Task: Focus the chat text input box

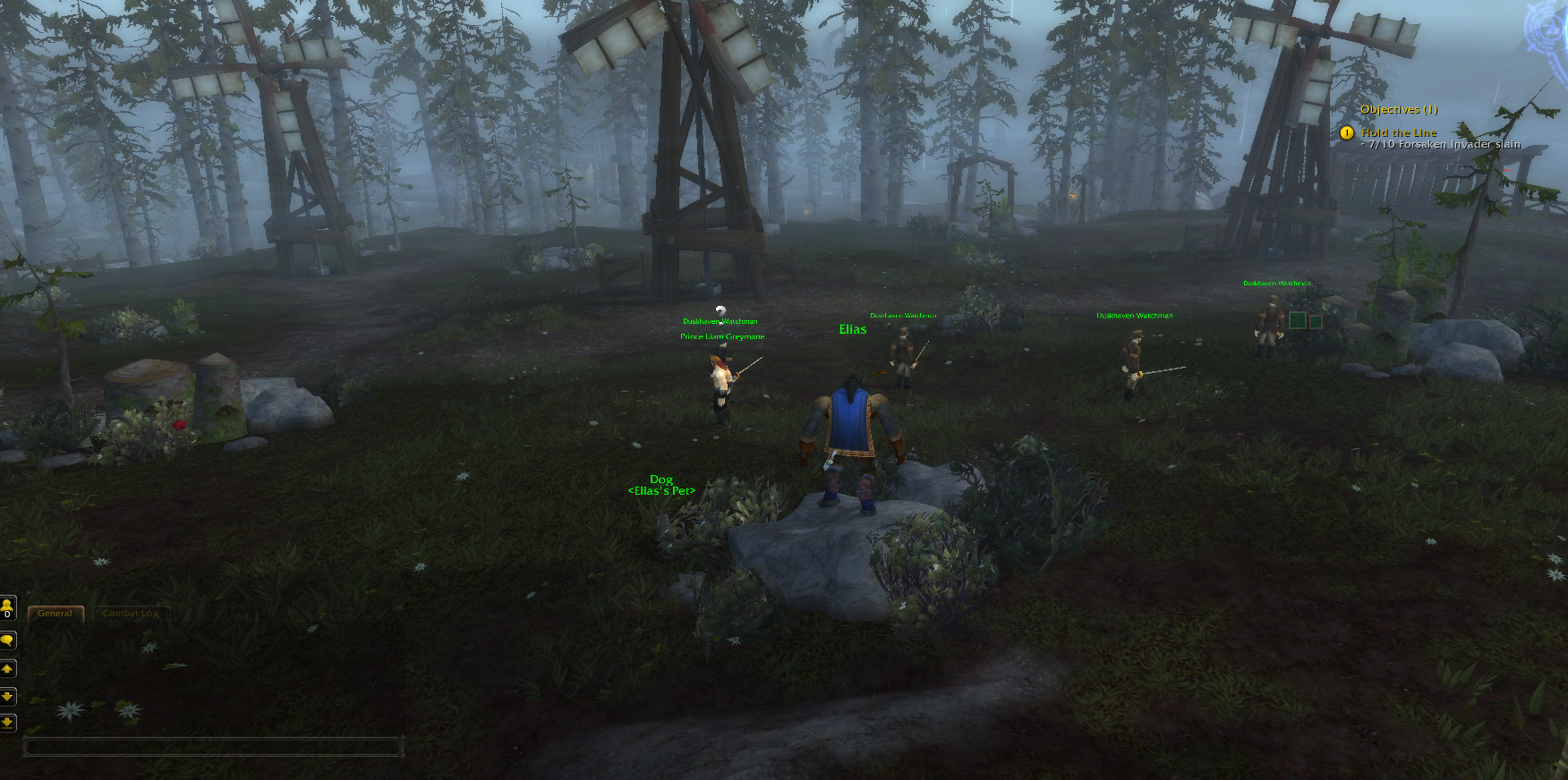Action: coord(213,746)
